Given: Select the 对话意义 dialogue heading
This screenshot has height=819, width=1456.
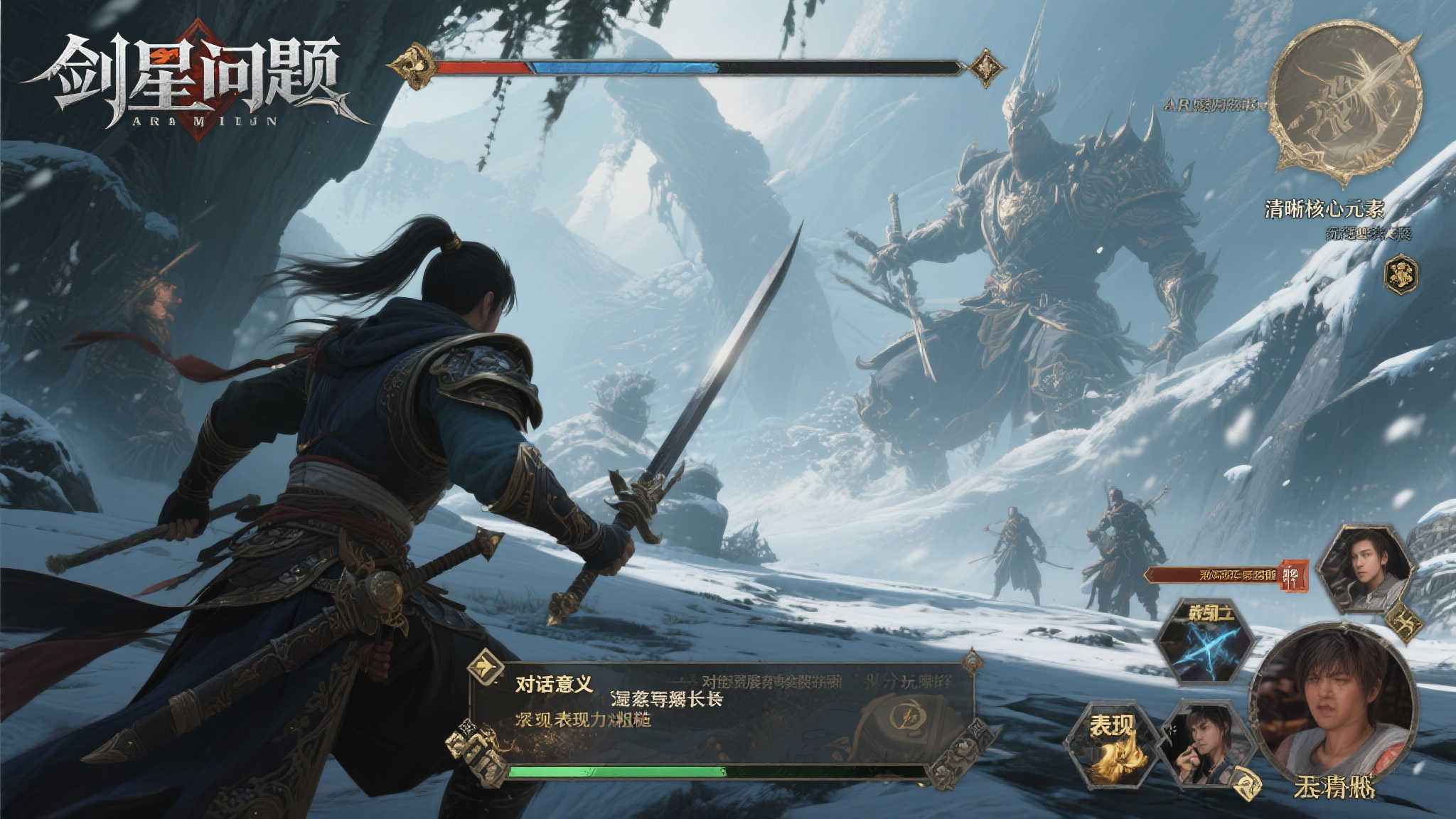Looking at the screenshot, I should point(554,685).
